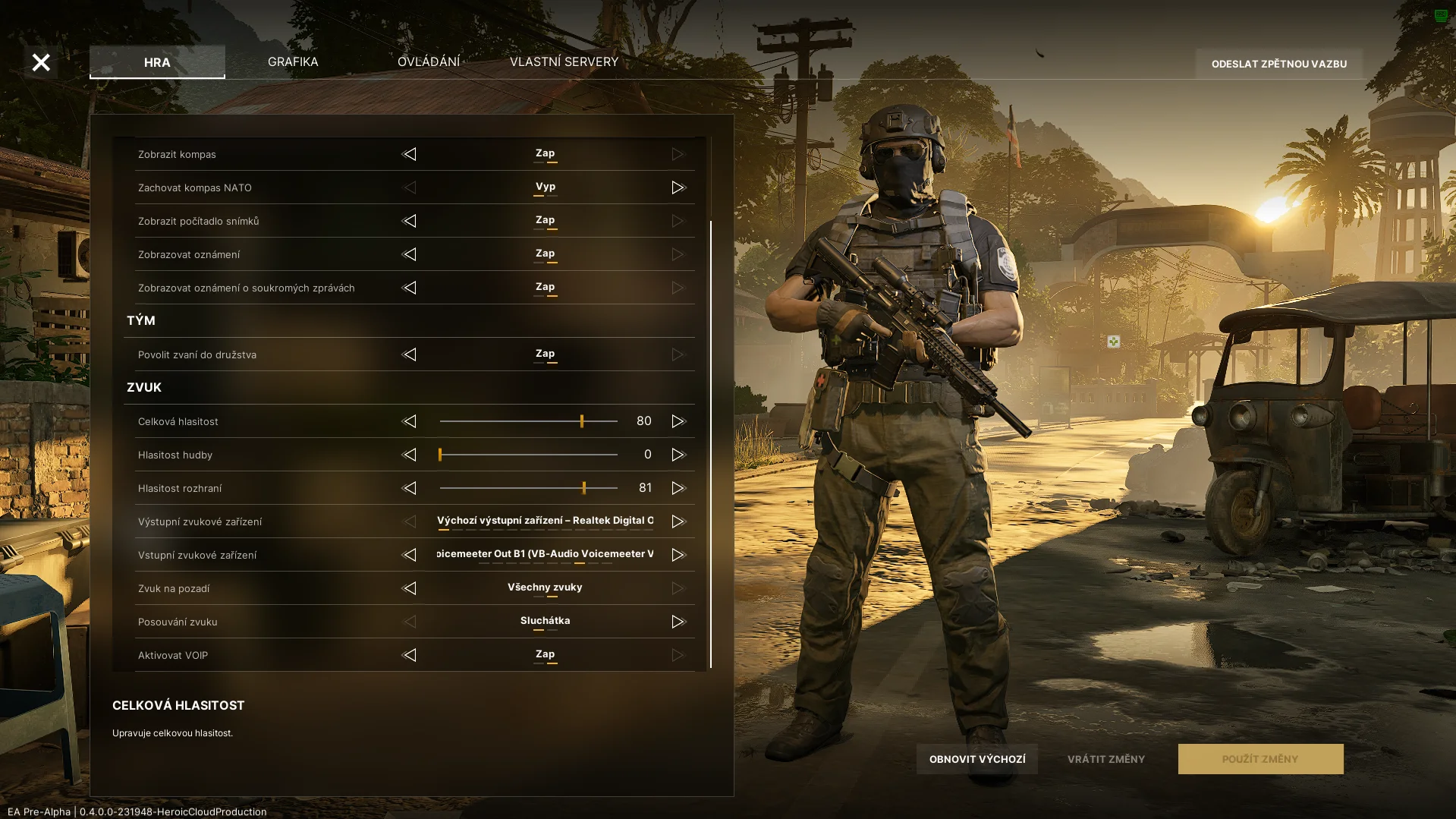Turn off Aktivovat VOIP using left arrow
The image size is (1456, 819).
(409, 655)
